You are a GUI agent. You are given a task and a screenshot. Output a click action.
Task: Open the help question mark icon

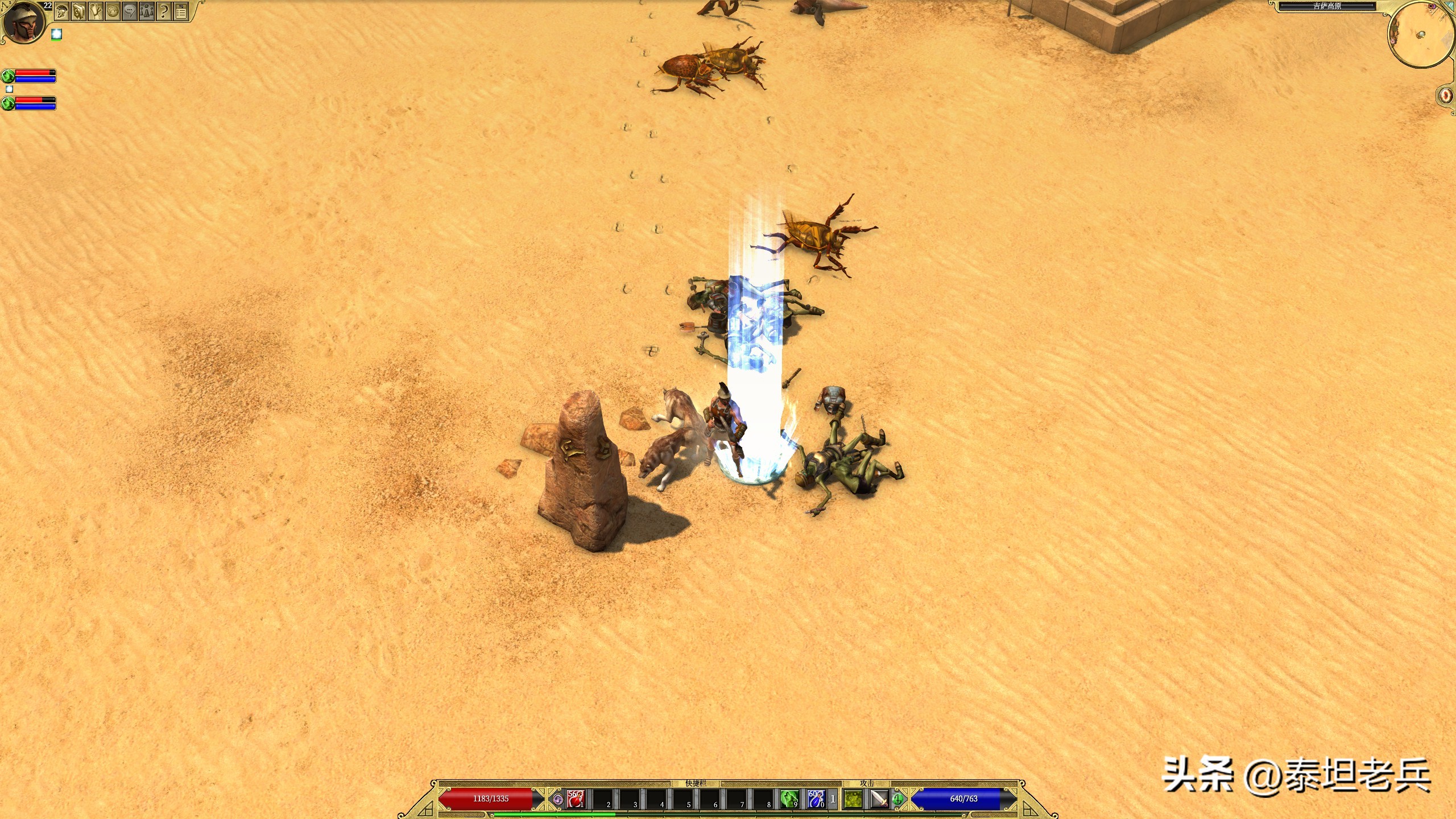pyautogui.click(x=164, y=11)
